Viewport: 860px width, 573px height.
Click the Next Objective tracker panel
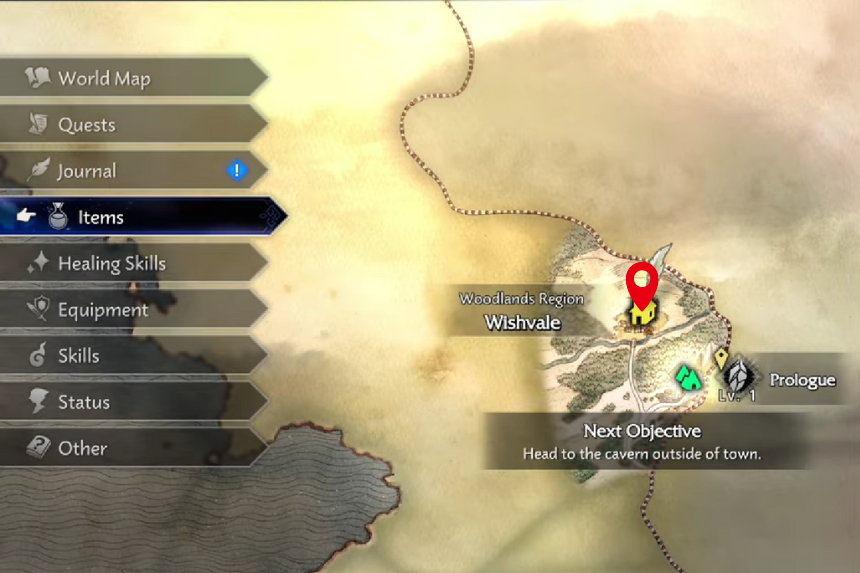pyautogui.click(x=642, y=441)
